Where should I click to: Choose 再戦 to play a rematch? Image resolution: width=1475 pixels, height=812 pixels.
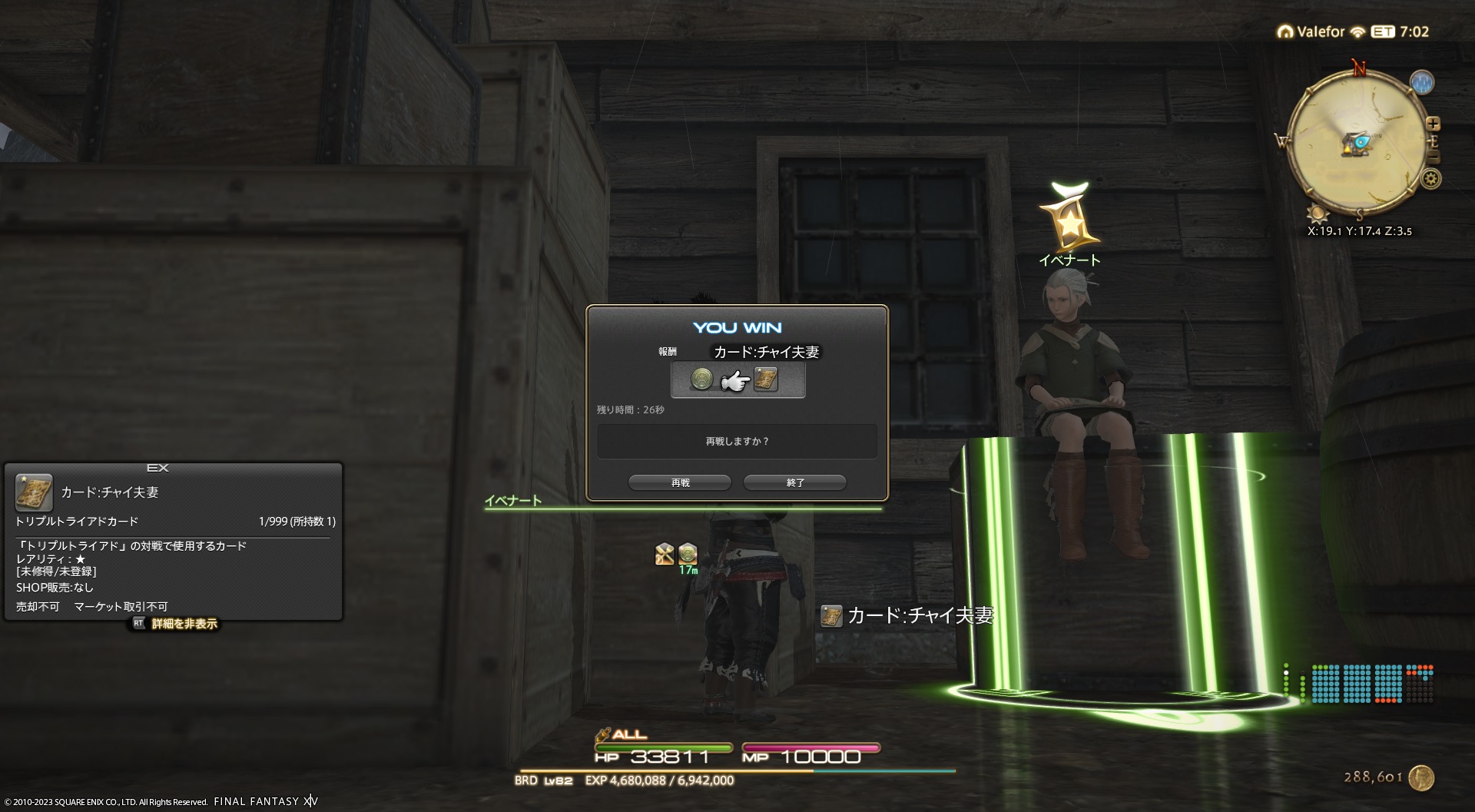pos(680,482)
